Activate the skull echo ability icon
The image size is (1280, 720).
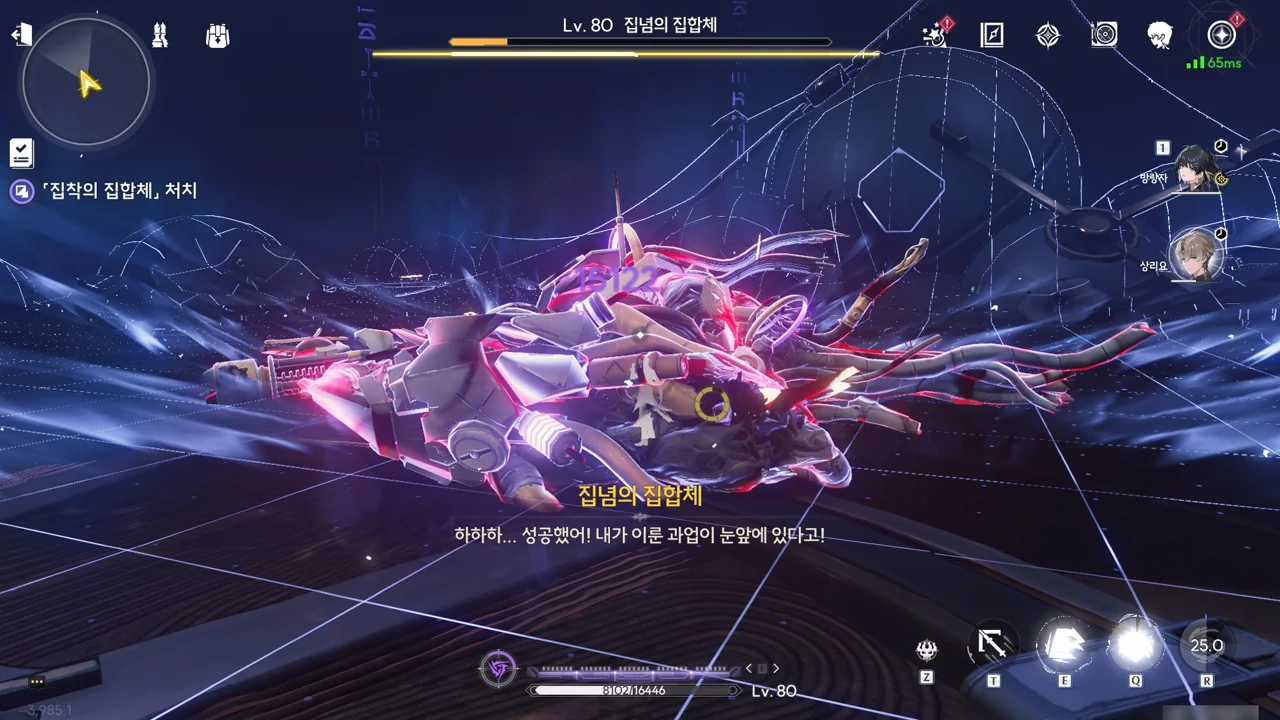(x=927, y=651)
